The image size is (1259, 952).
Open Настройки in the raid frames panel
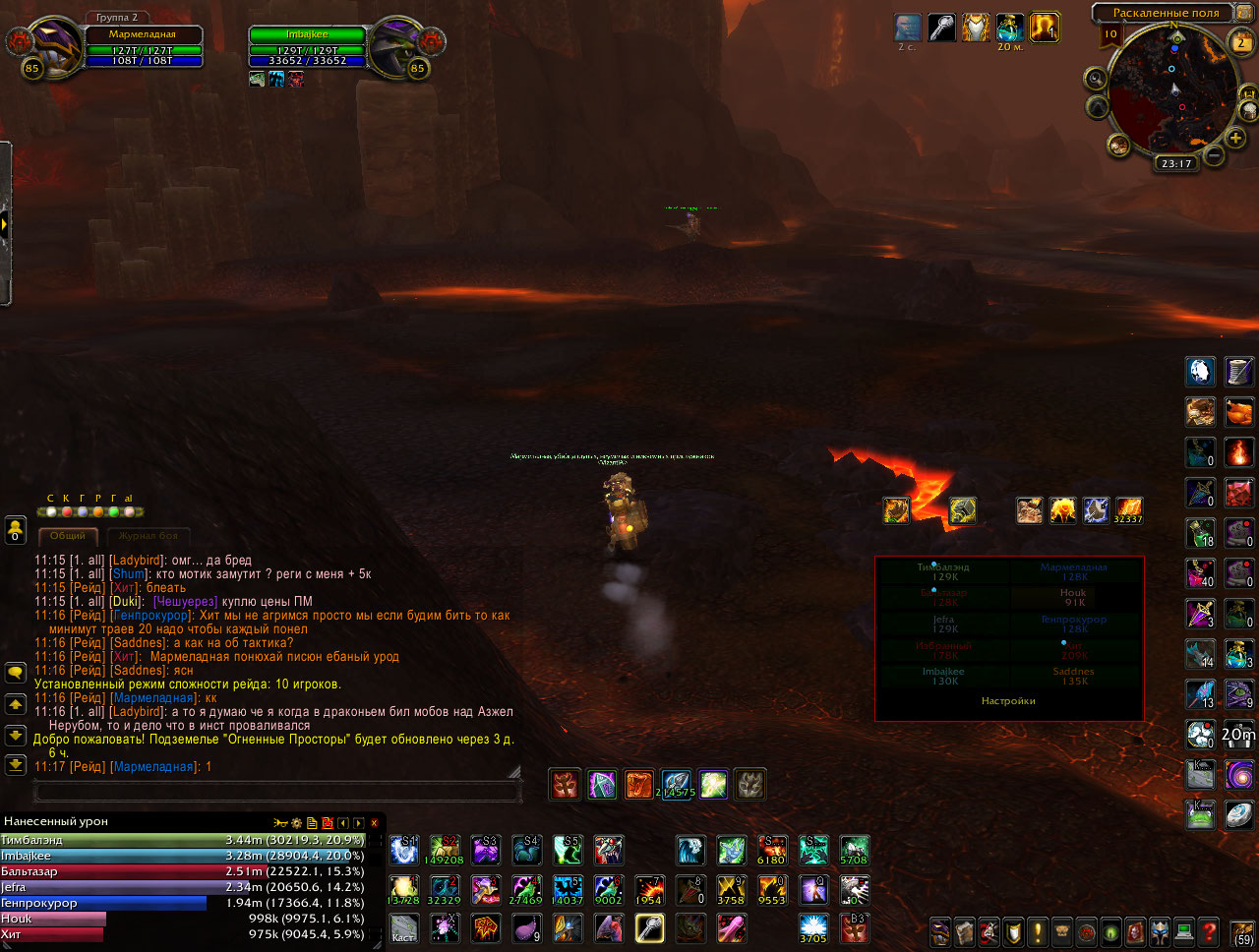click(x=1008, y=701)
